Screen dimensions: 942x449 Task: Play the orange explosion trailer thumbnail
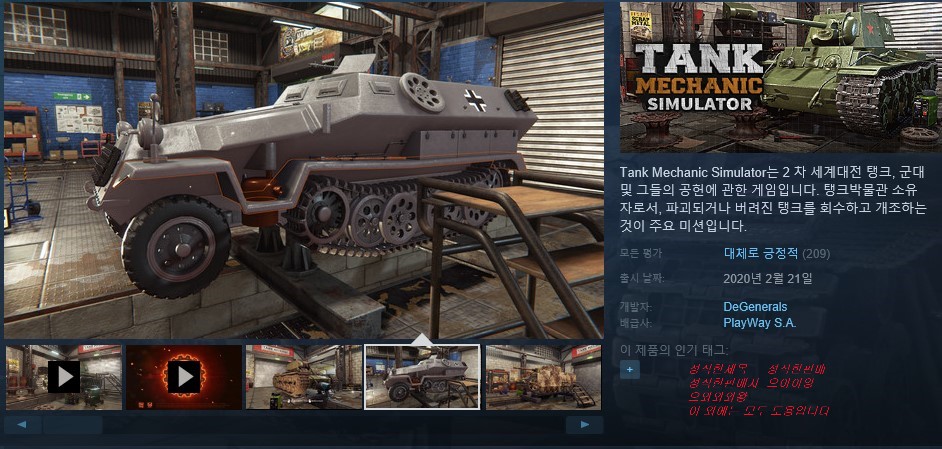pos(183,377)
